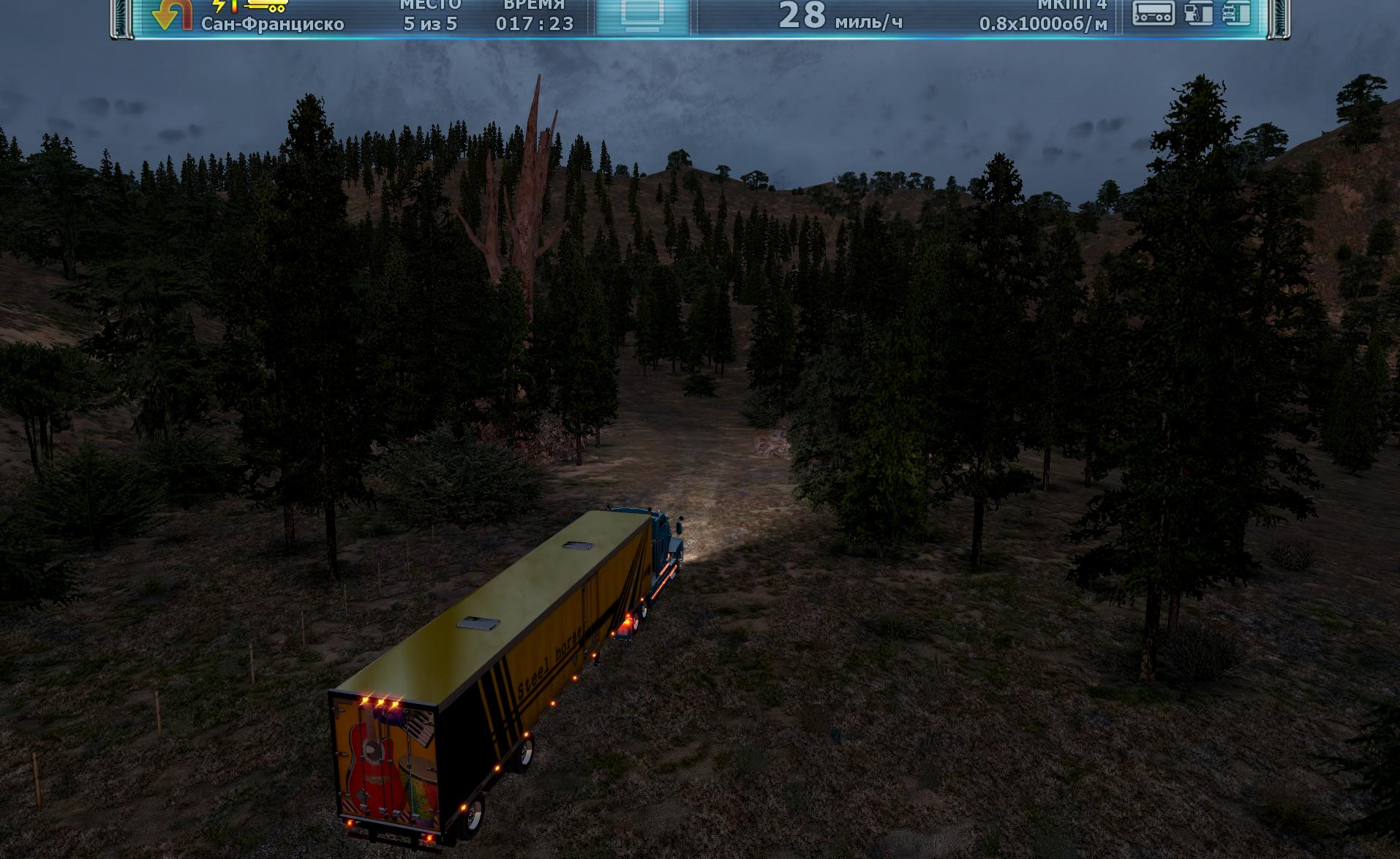
Task: Select the fuel pump gauge icon
Action: 1198,13
